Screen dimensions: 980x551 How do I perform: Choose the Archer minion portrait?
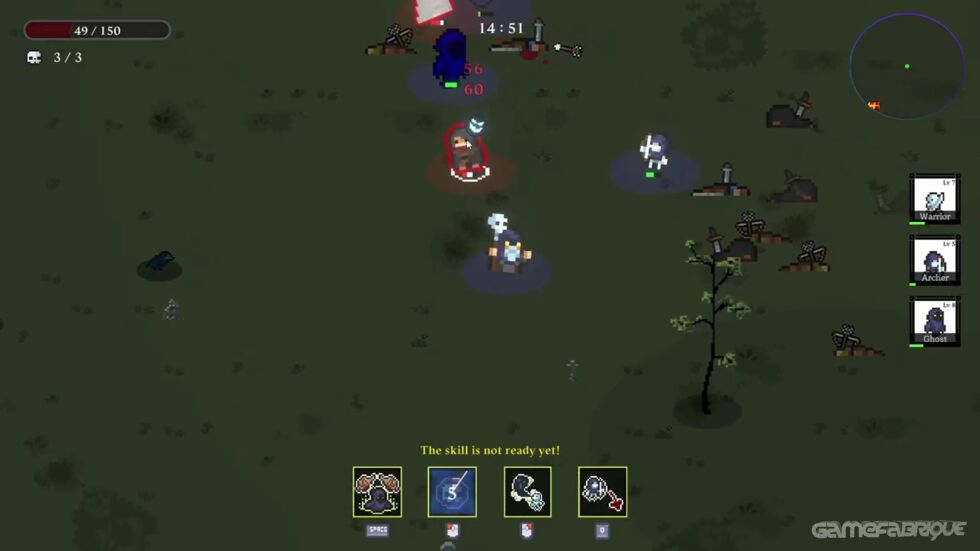click(x=935, y=260)
